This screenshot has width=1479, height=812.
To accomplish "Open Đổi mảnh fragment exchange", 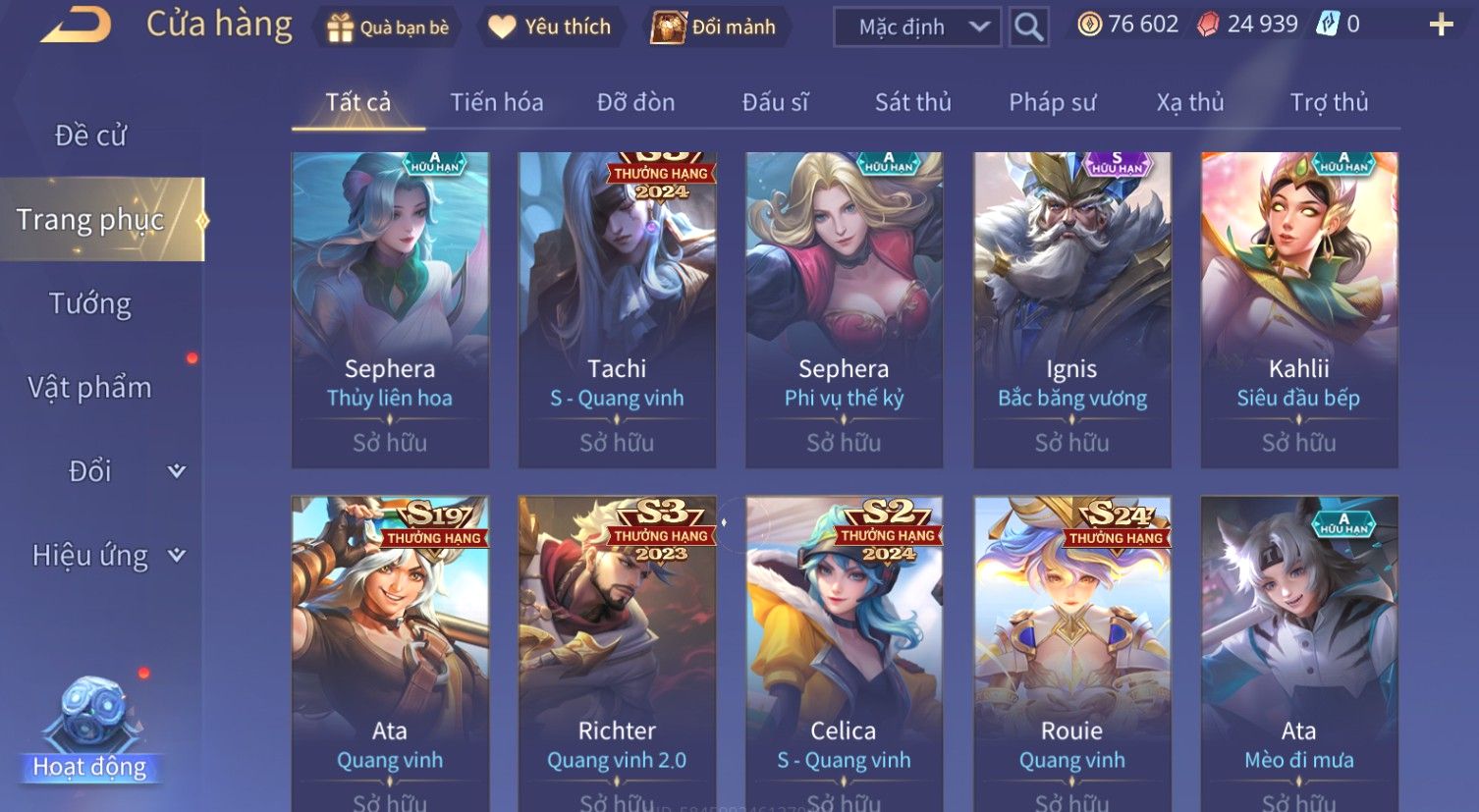I will pyautogui.click(x=714, y=27).
